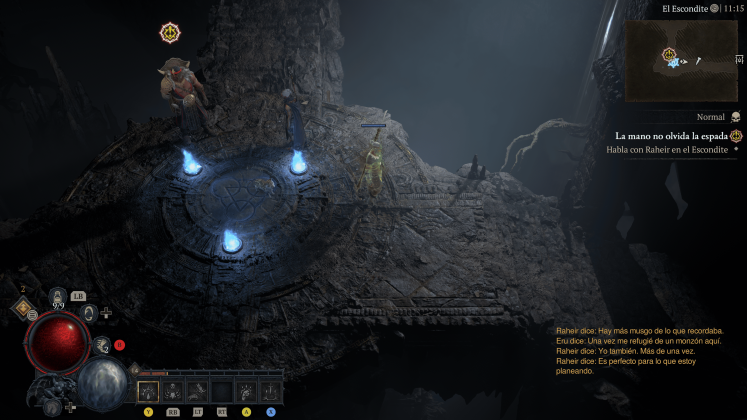Viewport: 747px width, 420px height.
Task: Click the evade boot icon beside health orb
Action: [102, 345]
